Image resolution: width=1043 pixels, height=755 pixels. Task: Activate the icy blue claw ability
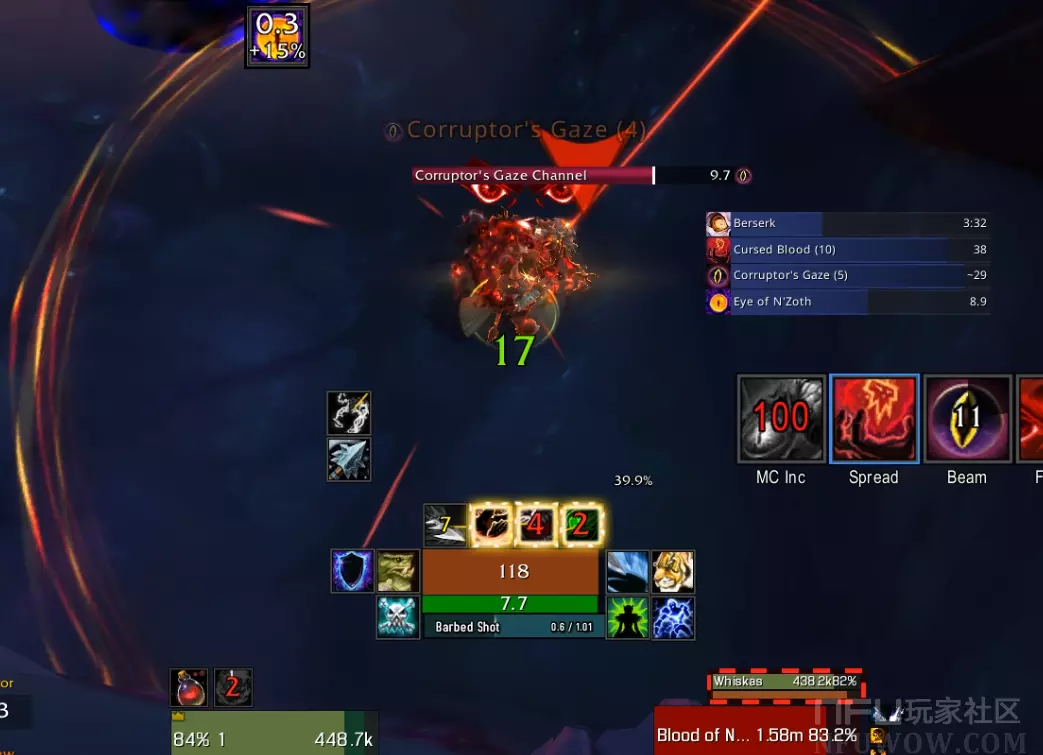628,571
